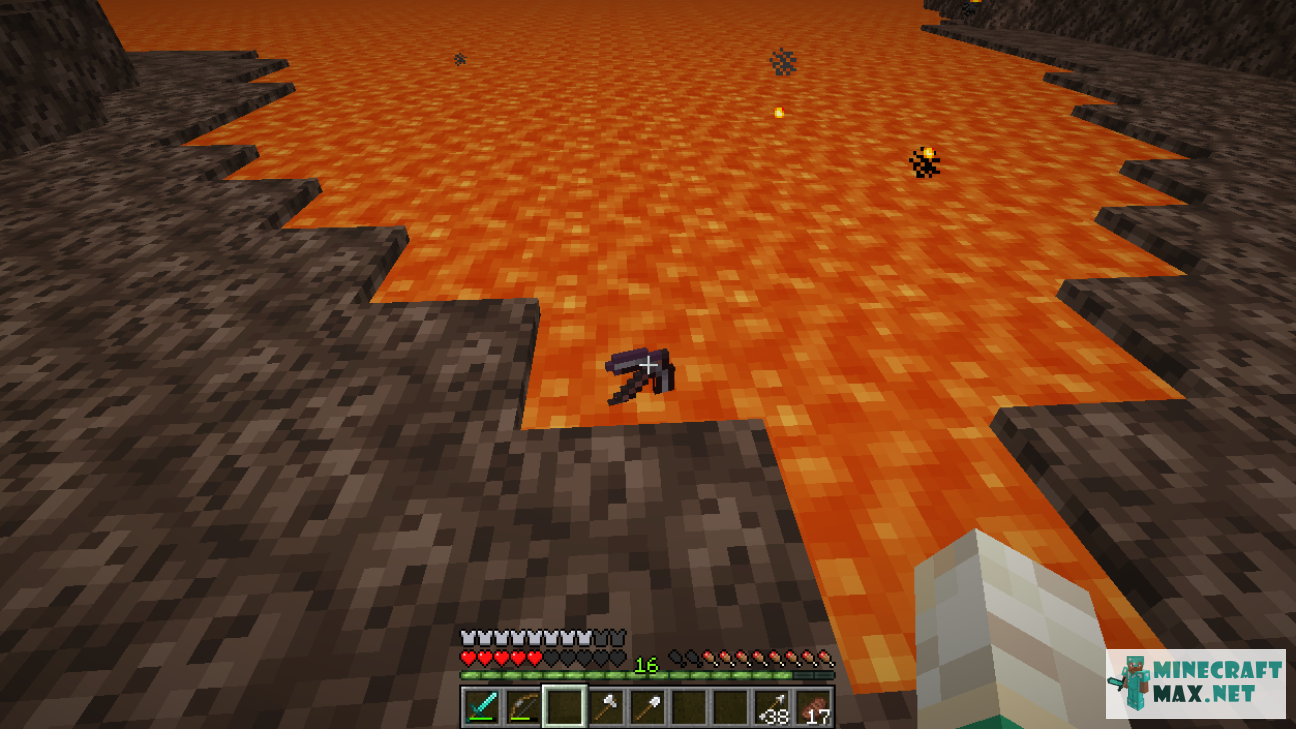Click the highlighted empty hotbar slot
Viewport: 1296px width, 729px height.
coord(565,706)
